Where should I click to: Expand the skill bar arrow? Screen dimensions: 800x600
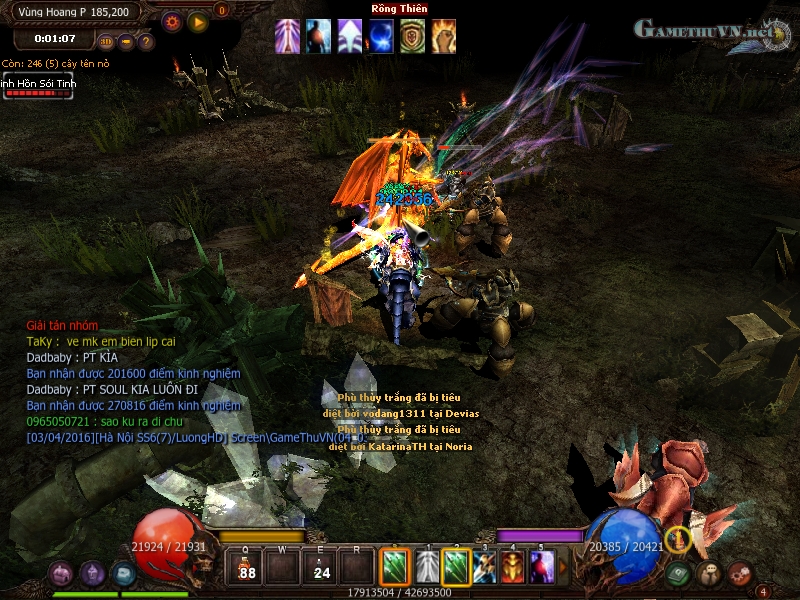pos(562,568)
